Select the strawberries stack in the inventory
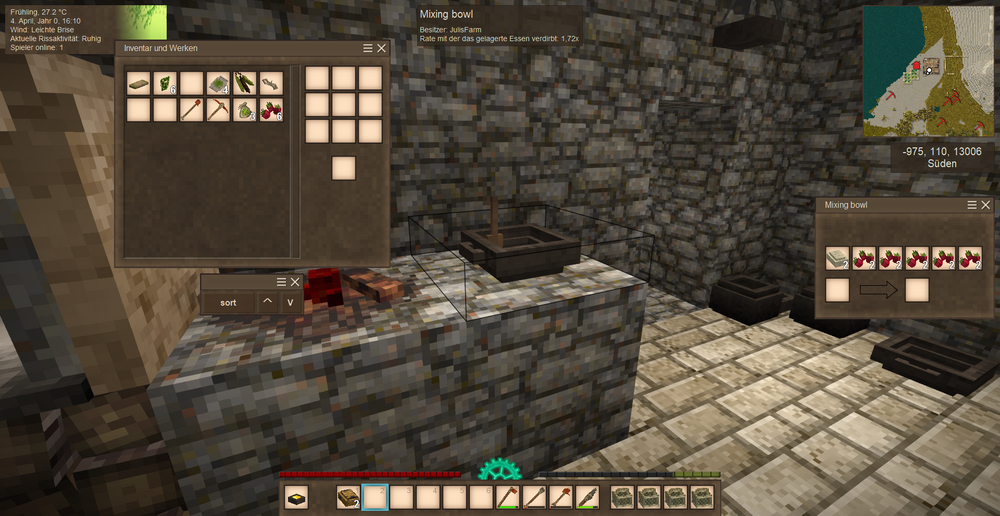This screenshot has height=516, width=1000. click(271, 110)
